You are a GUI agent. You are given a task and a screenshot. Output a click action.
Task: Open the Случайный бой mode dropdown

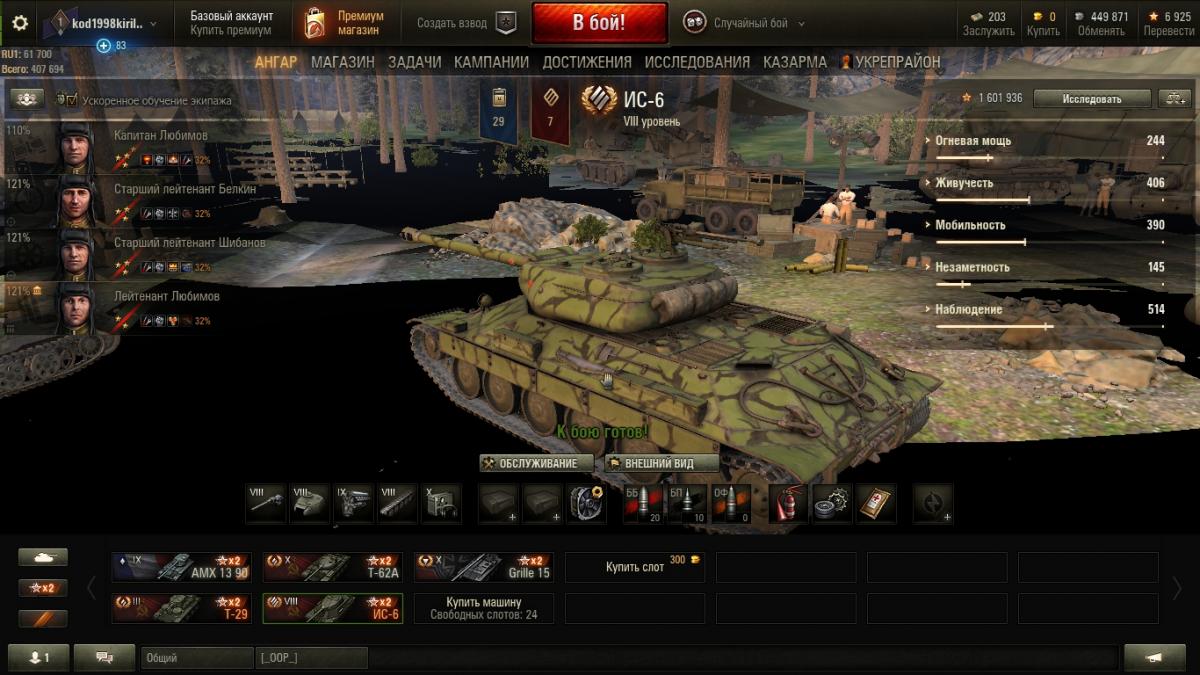point(745,23)
